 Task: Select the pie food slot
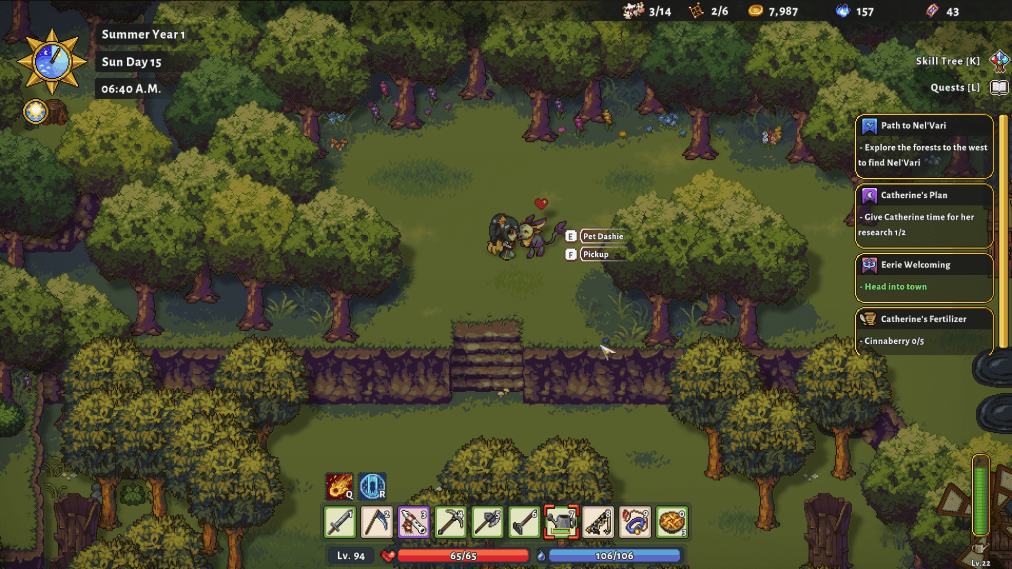coord(672,522)
